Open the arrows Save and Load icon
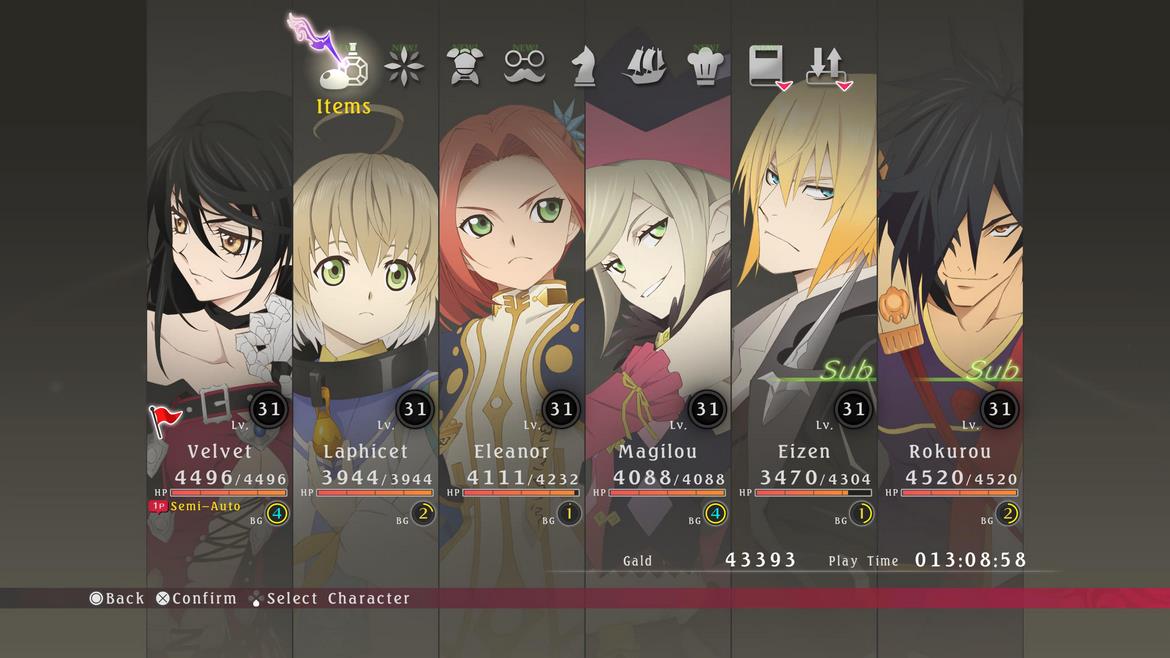This screenshot has width=1170, height=658. (827, 66)
